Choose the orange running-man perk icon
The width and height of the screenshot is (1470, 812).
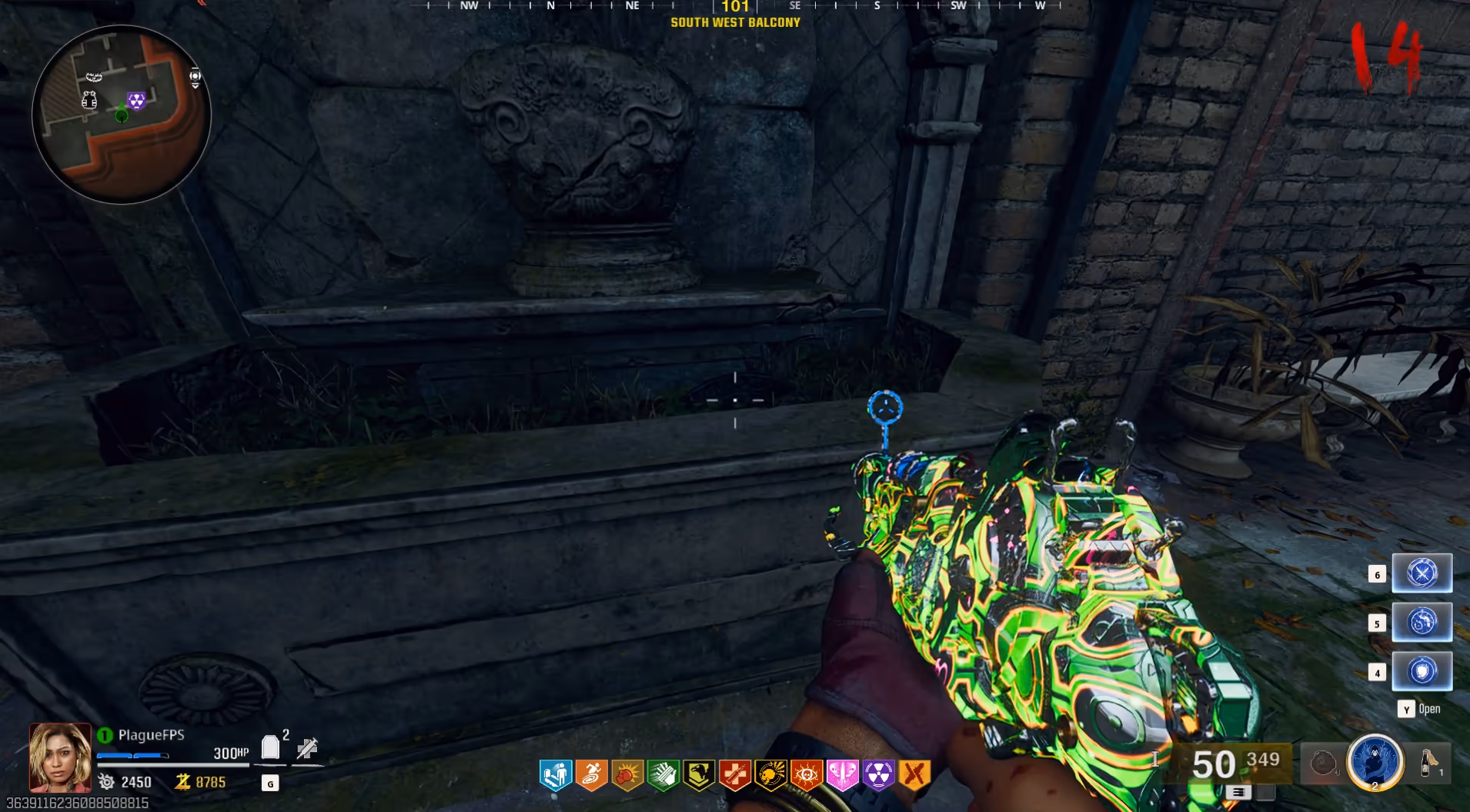[591, 775]
